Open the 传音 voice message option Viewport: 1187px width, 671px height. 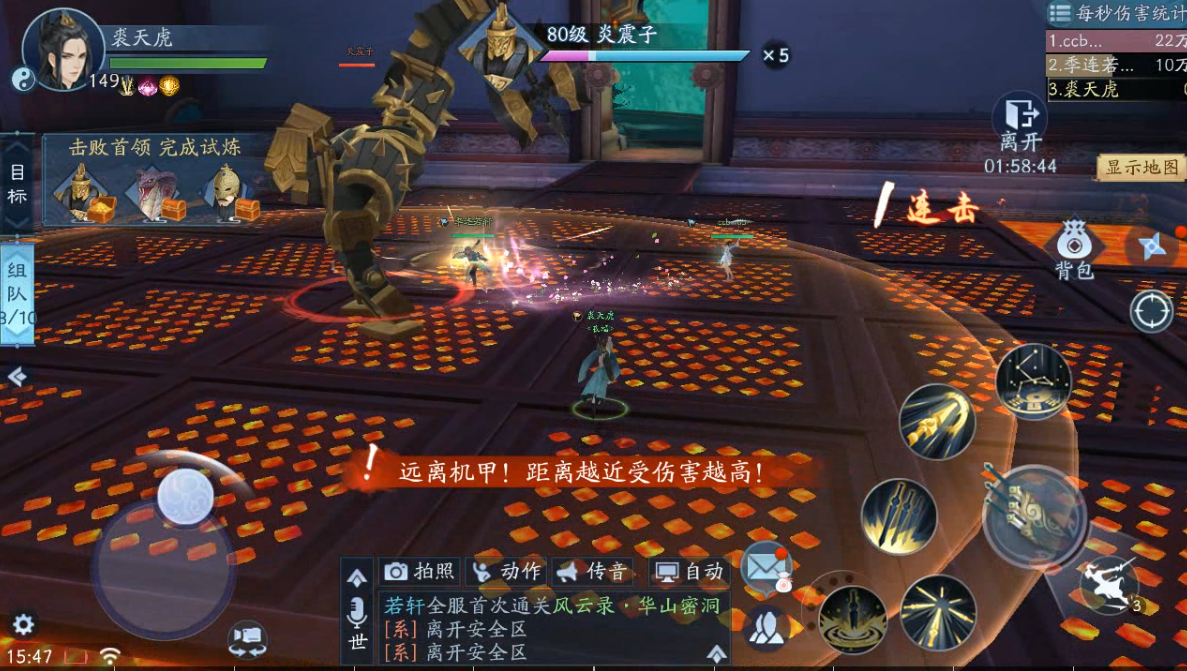point(593,571)
